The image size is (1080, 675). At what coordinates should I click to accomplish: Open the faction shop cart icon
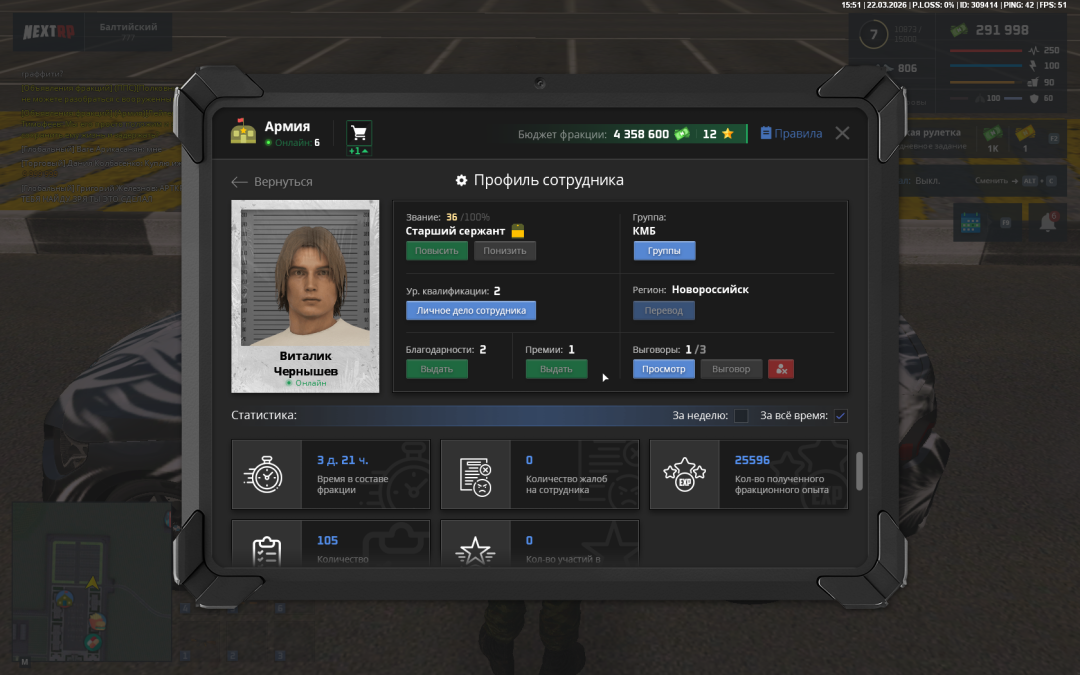coord(358,134)
